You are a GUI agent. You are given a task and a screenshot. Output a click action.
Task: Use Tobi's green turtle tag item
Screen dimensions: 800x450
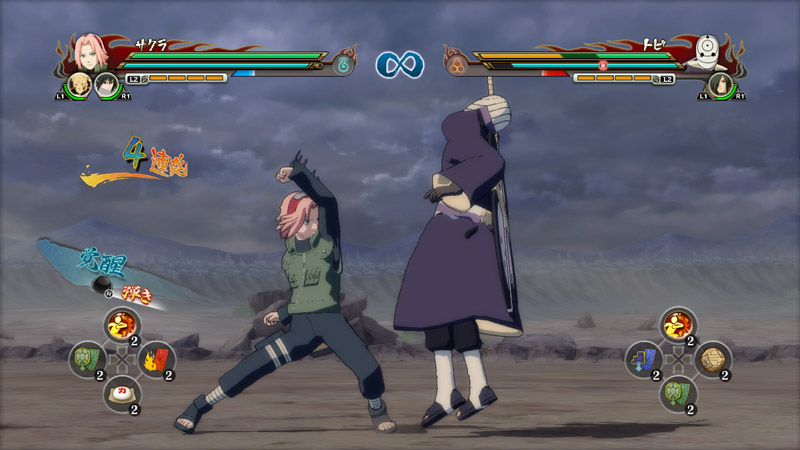click(678, 391)
